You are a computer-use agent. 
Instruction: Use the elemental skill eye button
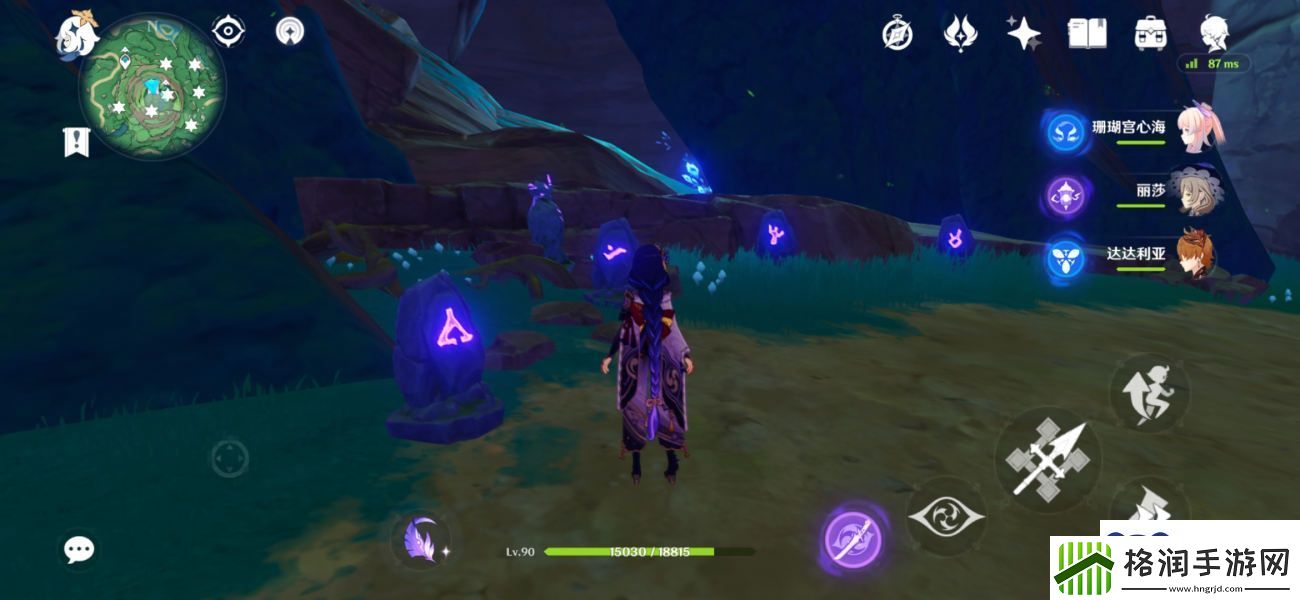pyautogui.click(x=946, y=517)
